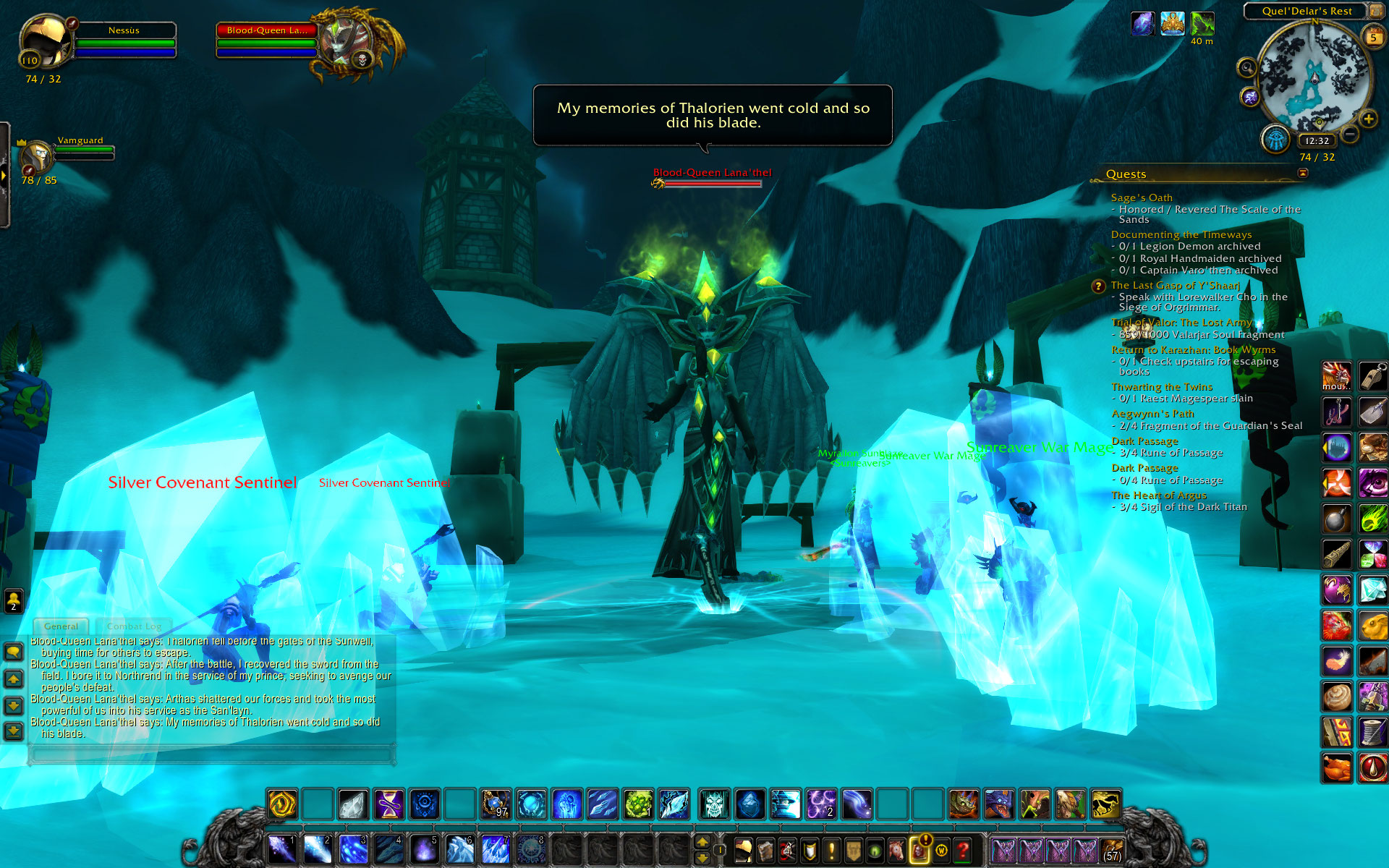Image resolution: width=1389 pixels, height=868 pixels.
Task: Open the class order hall eye button
Action: 1276,138
